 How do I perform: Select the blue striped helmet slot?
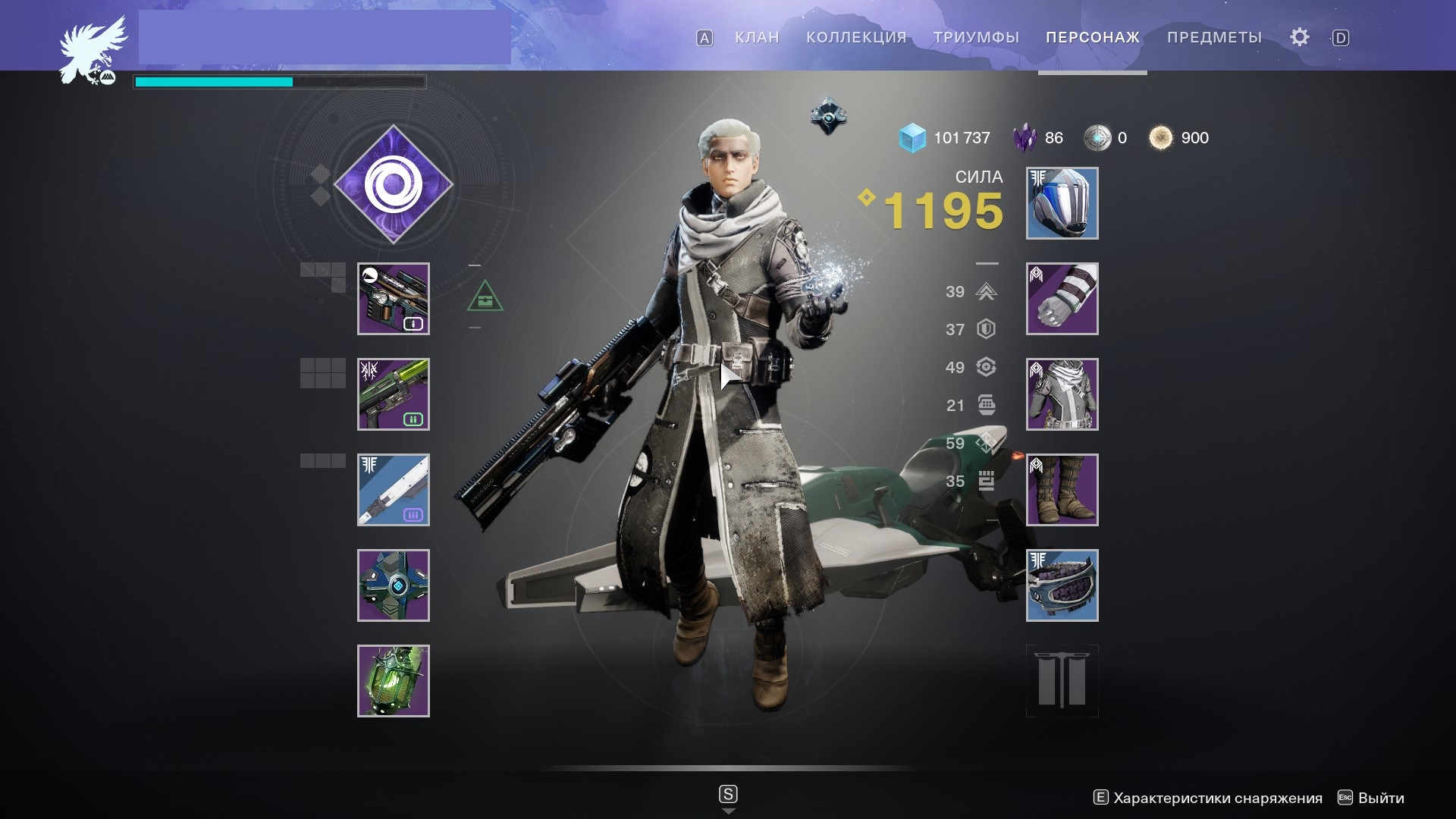point(1062,203)
